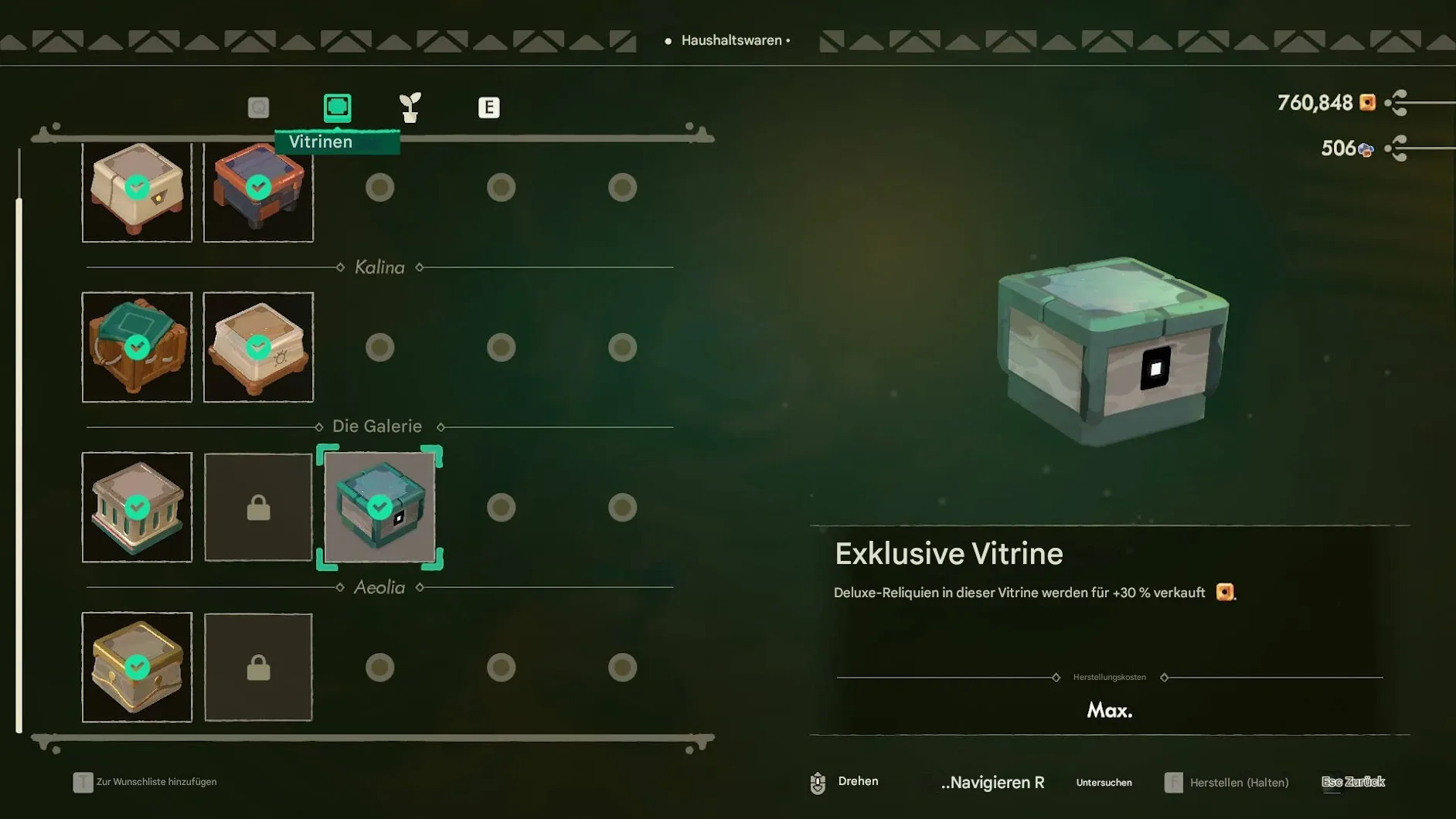The image size is (1456, 819).
Task: Open the Q search category icon
Action: coord(260,107)
